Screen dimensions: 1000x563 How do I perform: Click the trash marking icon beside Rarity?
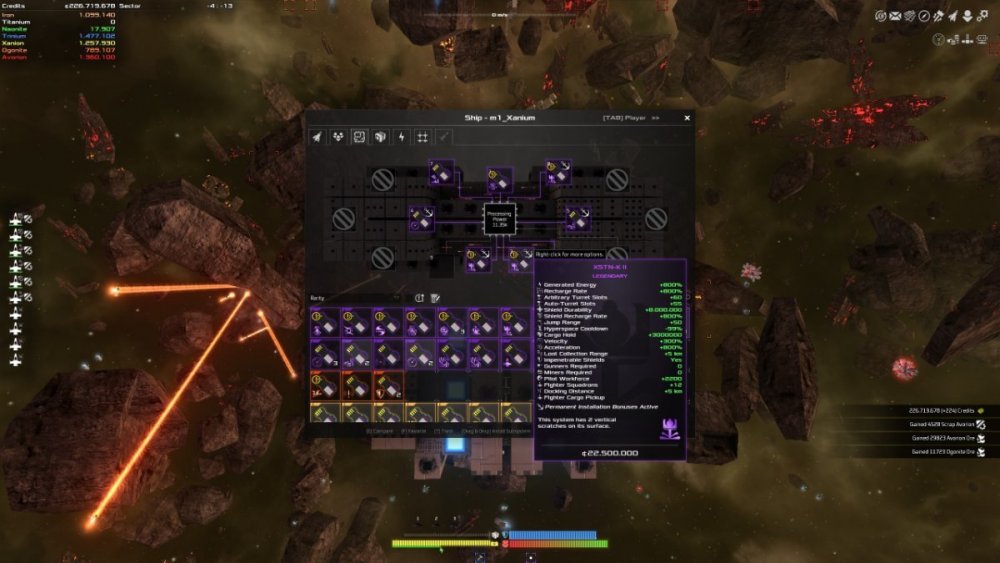[435, 297]
